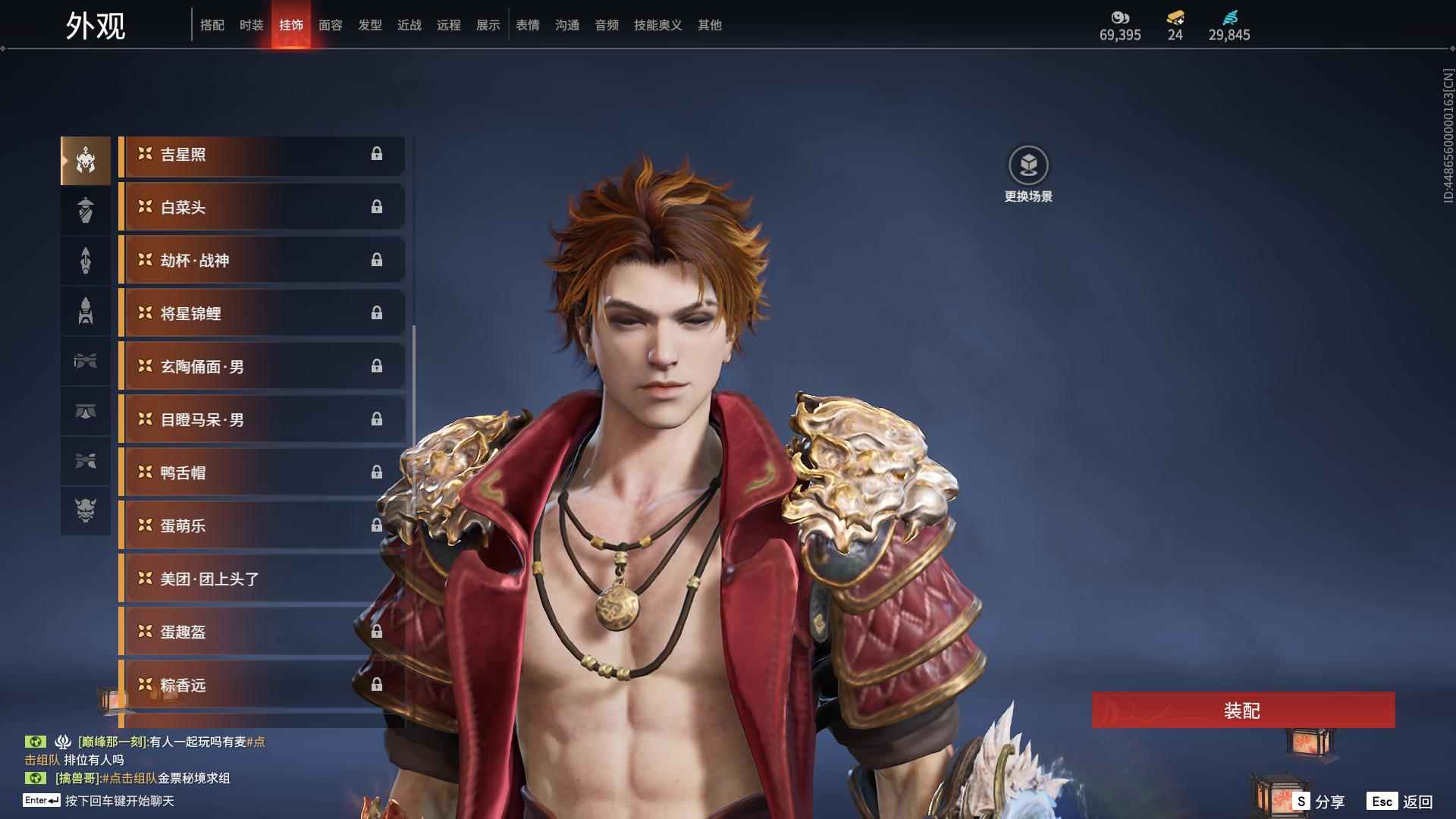This screenshot has width=1456, height=819.
Task: Switch to the 表情 tab
Action: point(527,25)
